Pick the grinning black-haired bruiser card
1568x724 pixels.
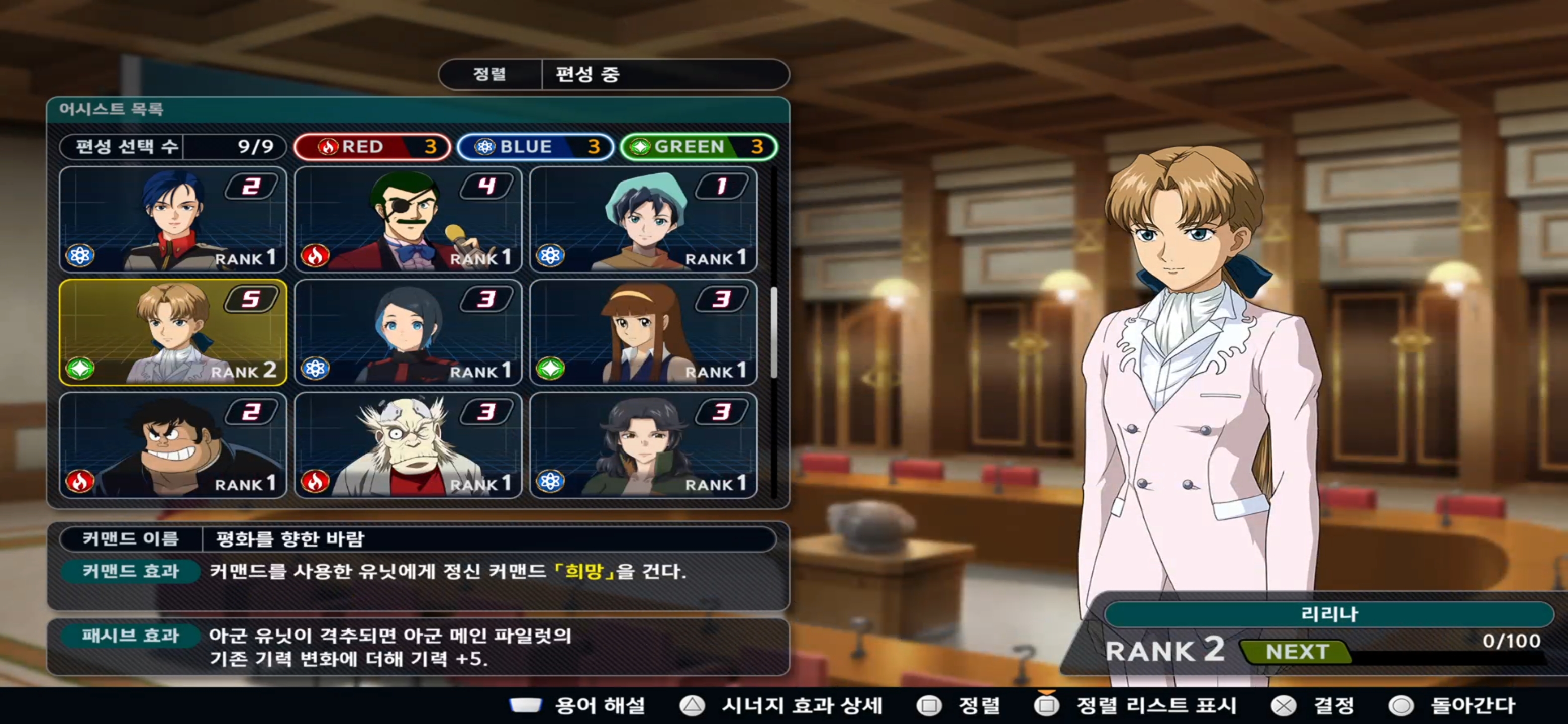pyautogui.click(x=173, y=445)
